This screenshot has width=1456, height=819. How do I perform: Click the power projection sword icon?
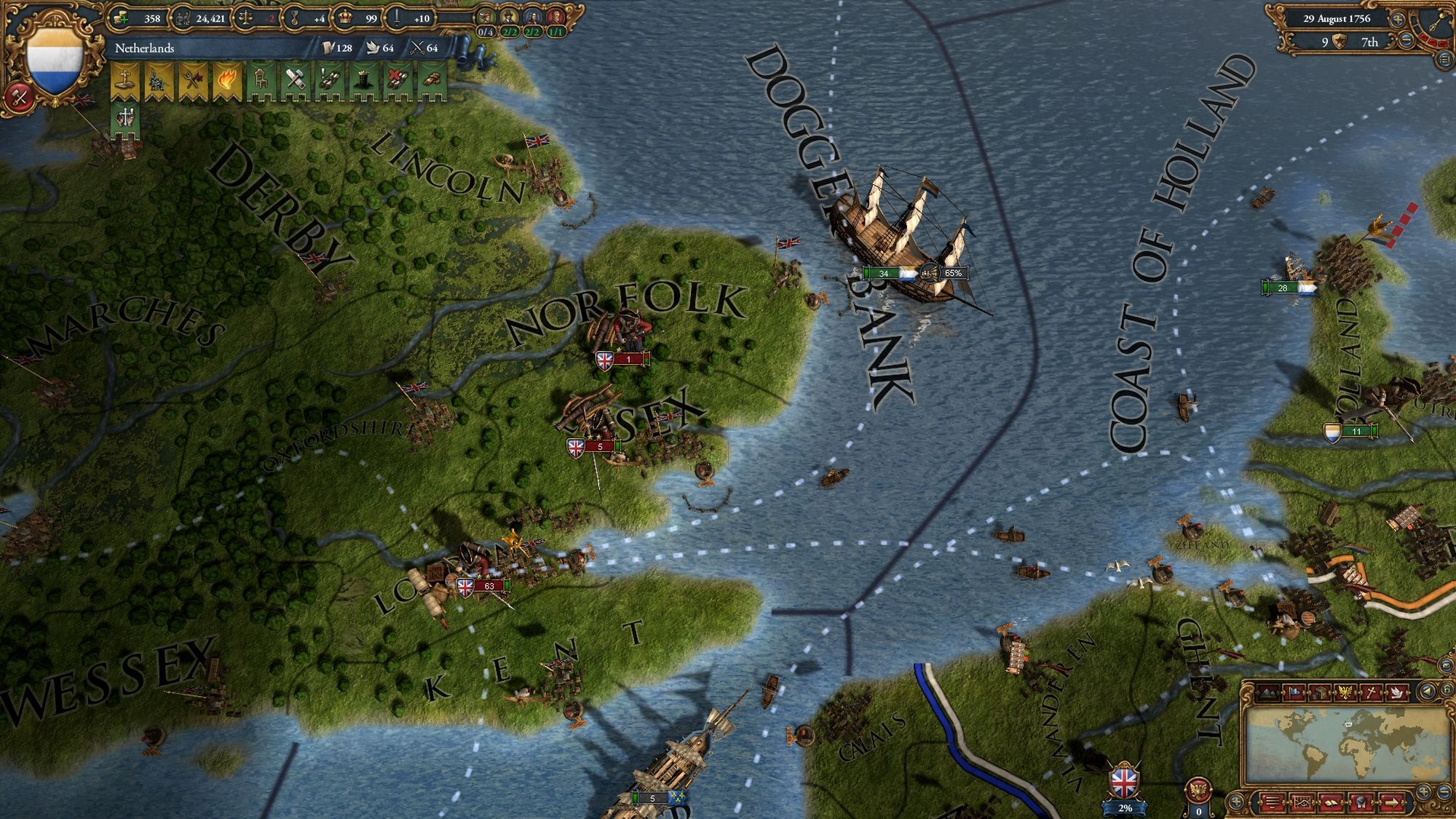click(397, 18)
